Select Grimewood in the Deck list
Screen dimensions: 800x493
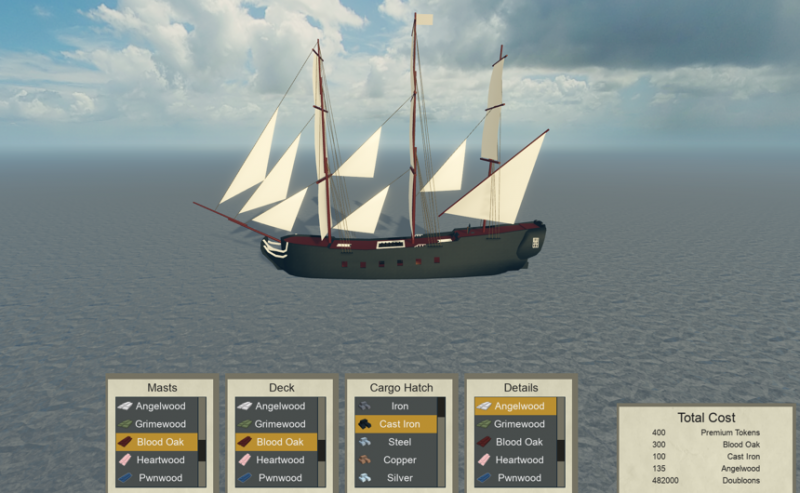tap(276, 424)
